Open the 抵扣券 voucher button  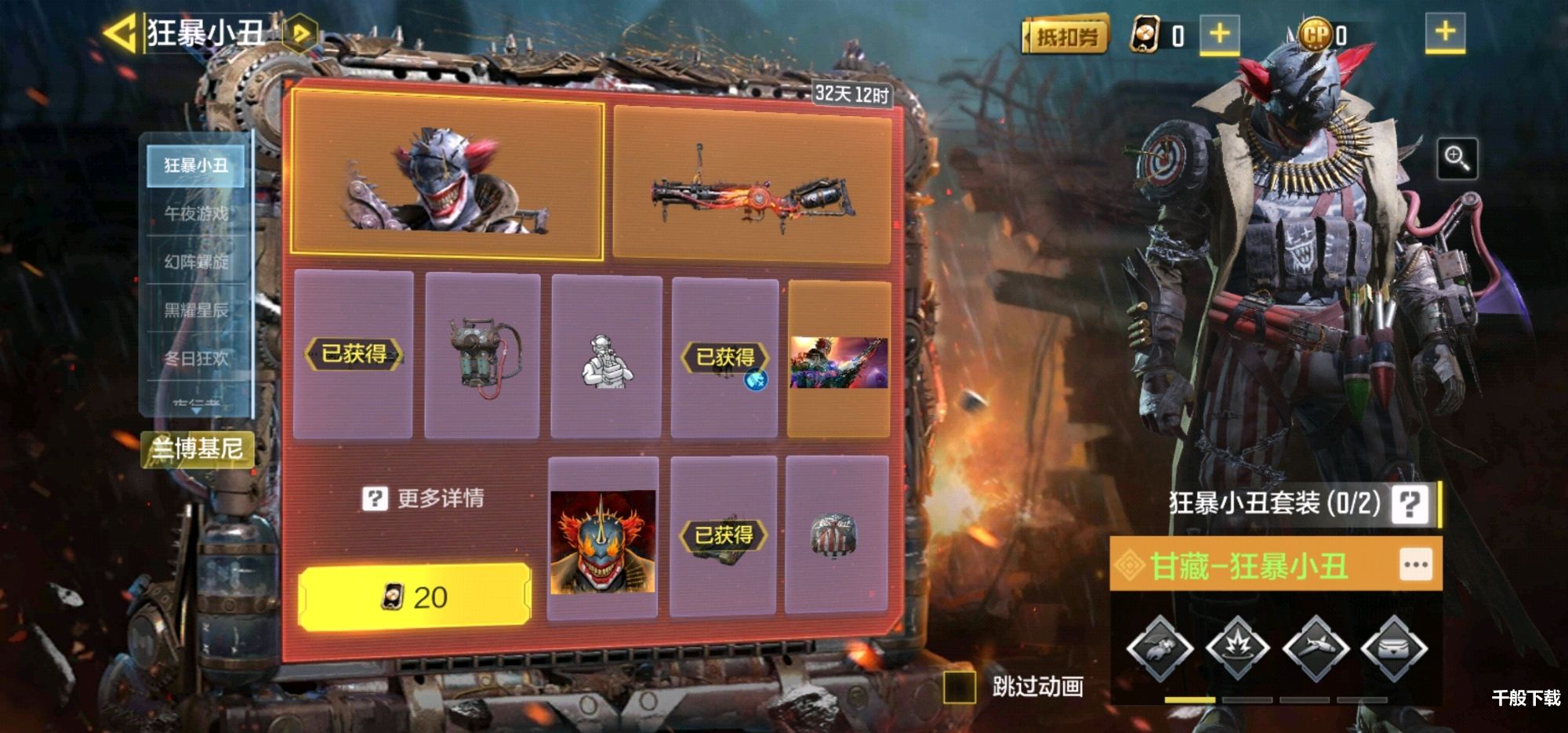pos(1065,35)
